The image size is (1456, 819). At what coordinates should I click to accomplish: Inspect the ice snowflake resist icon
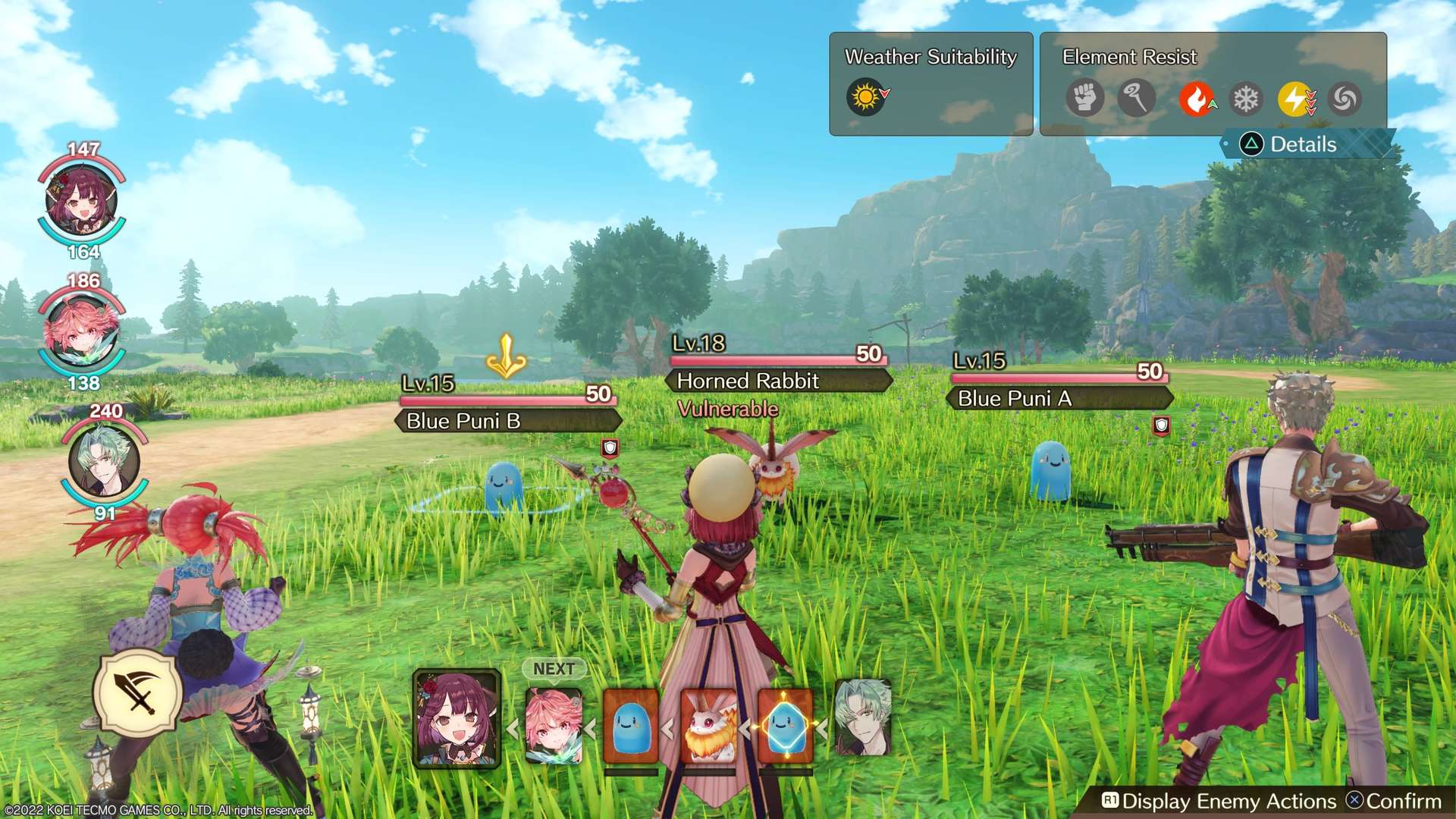(x=1245, y=99)
